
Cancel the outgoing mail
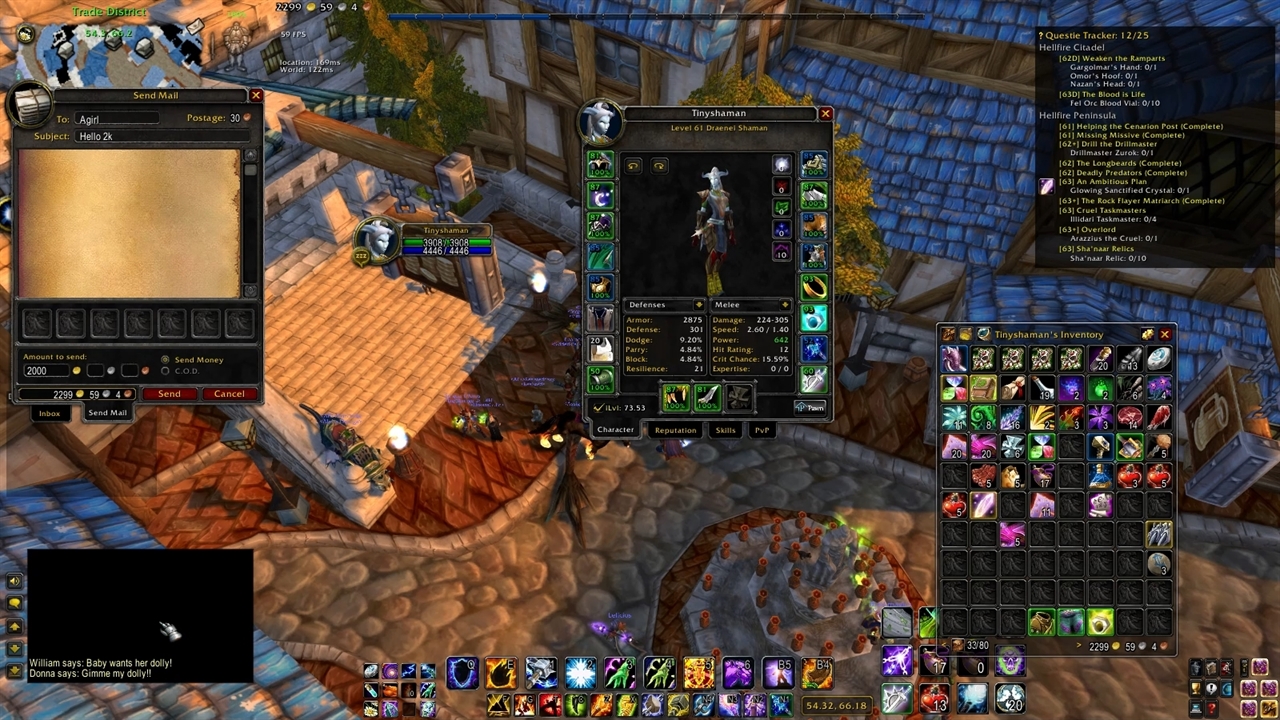point(229,394)
